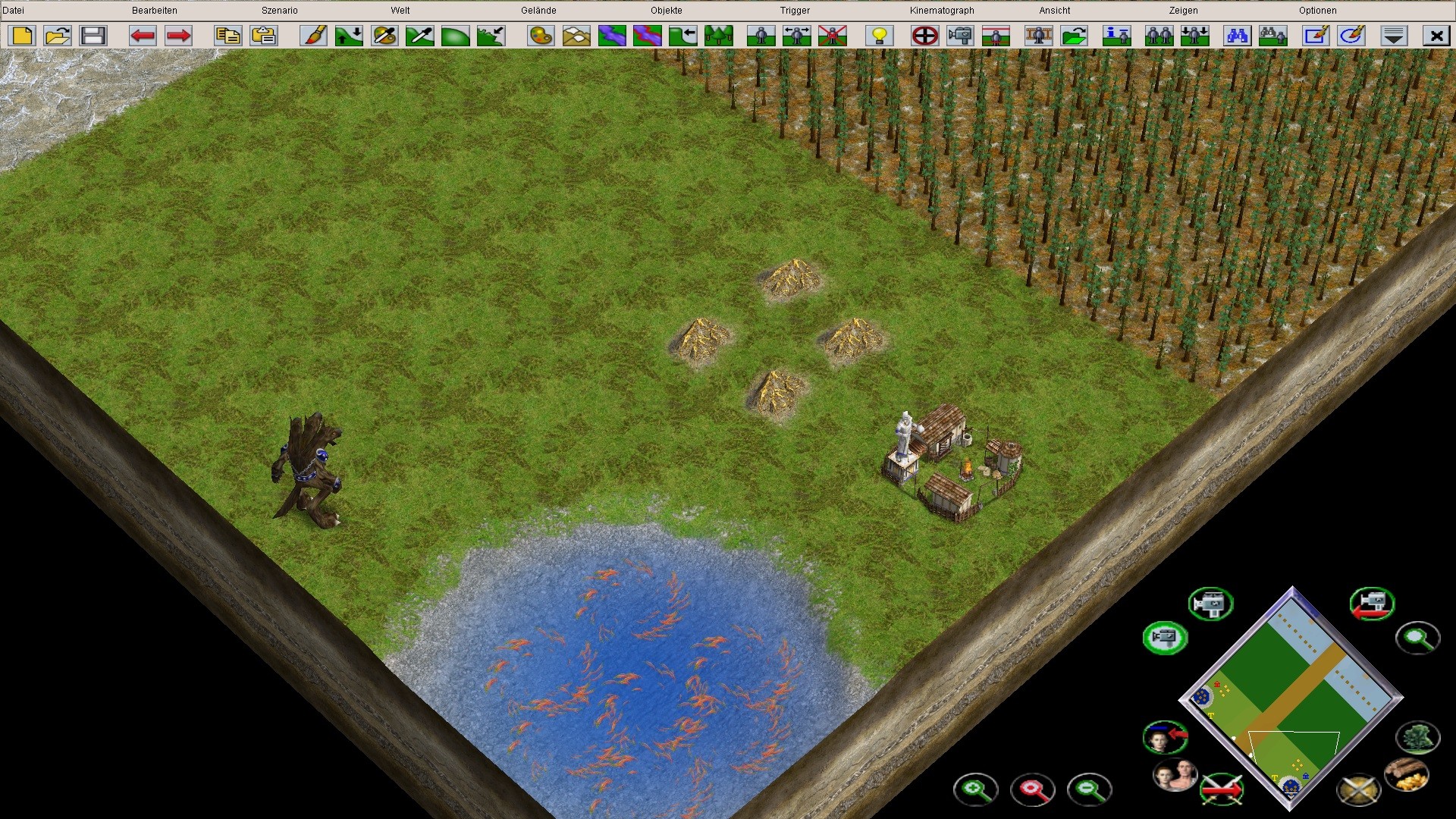
Task: Paste with the clipboard icon
Action: 262,36
